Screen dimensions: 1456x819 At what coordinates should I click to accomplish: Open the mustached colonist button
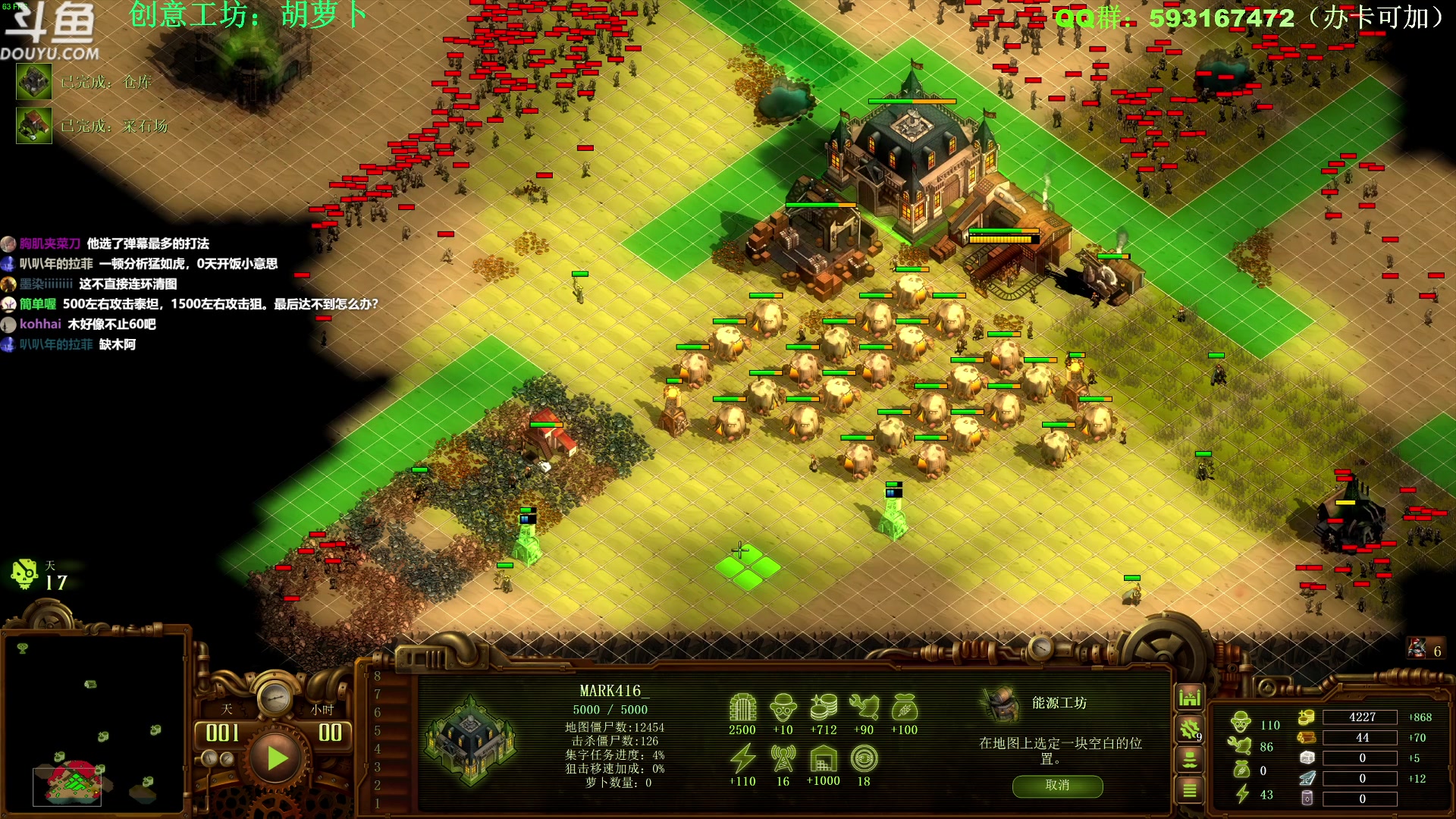pos(1189,759)
